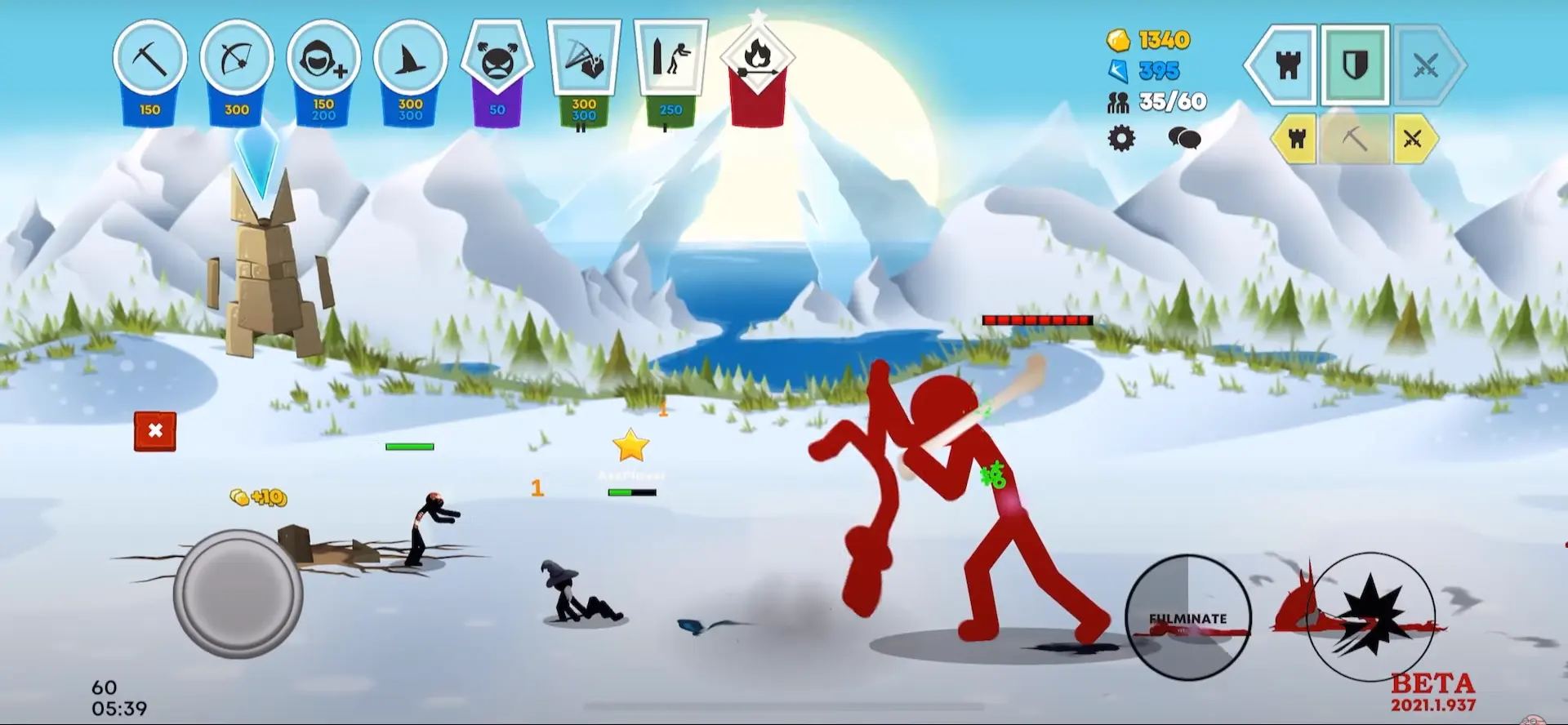Image resolution: width=1568 pixels, height=725 pixels.
Task: Click the small pickaxe miner command button
Action: click(x=1354, y=140)
